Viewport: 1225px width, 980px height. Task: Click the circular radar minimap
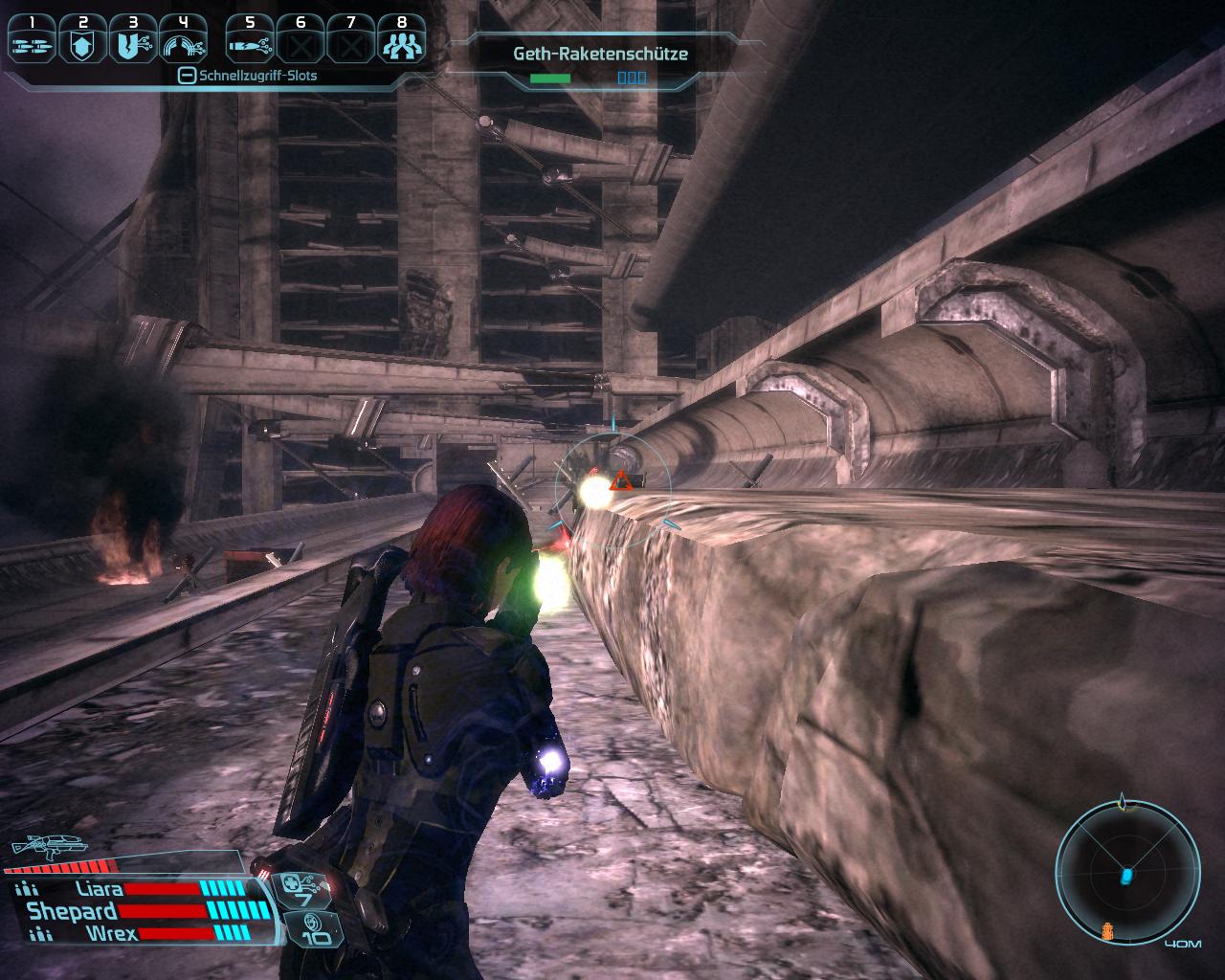pyautogui.click(x=1126, y=873)
